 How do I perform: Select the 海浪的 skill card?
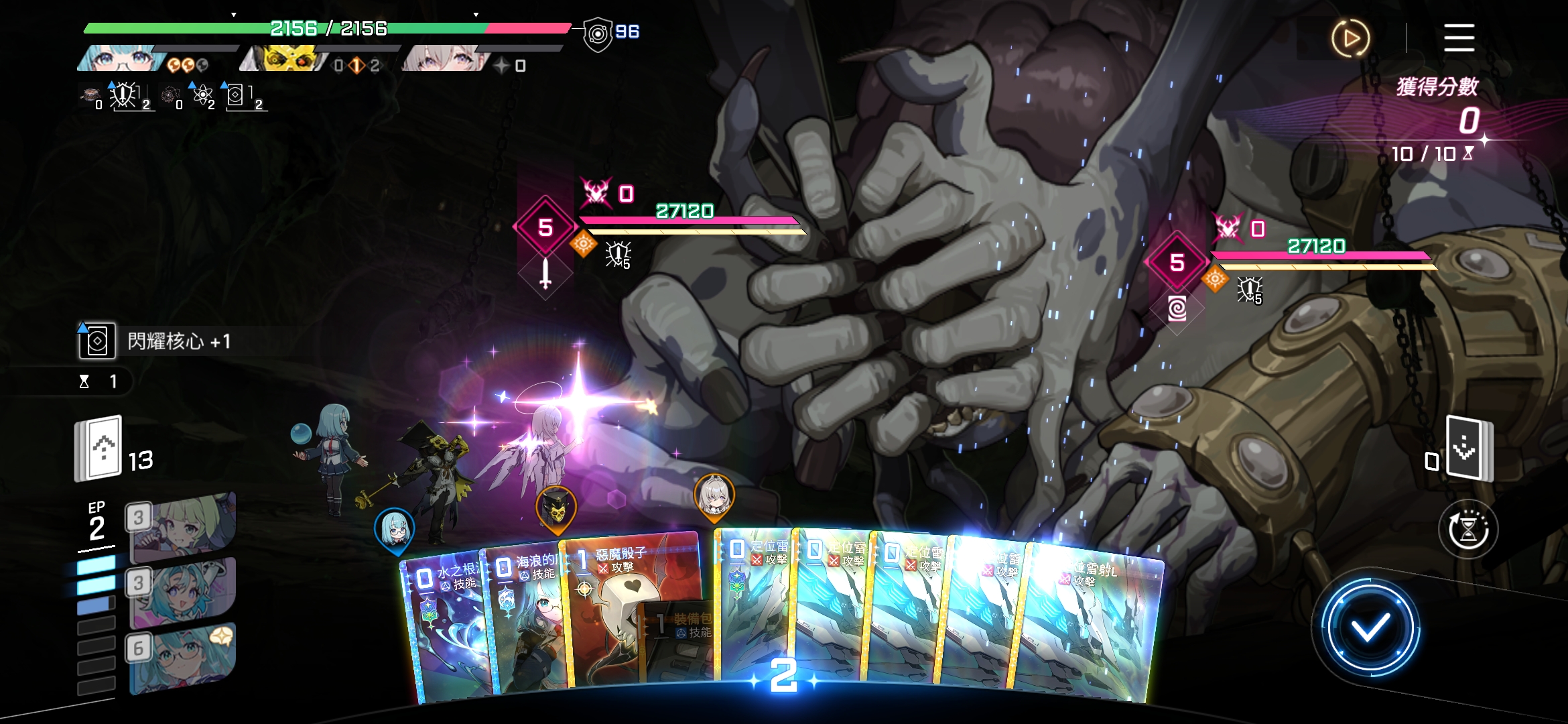click(x=526, y=617)
